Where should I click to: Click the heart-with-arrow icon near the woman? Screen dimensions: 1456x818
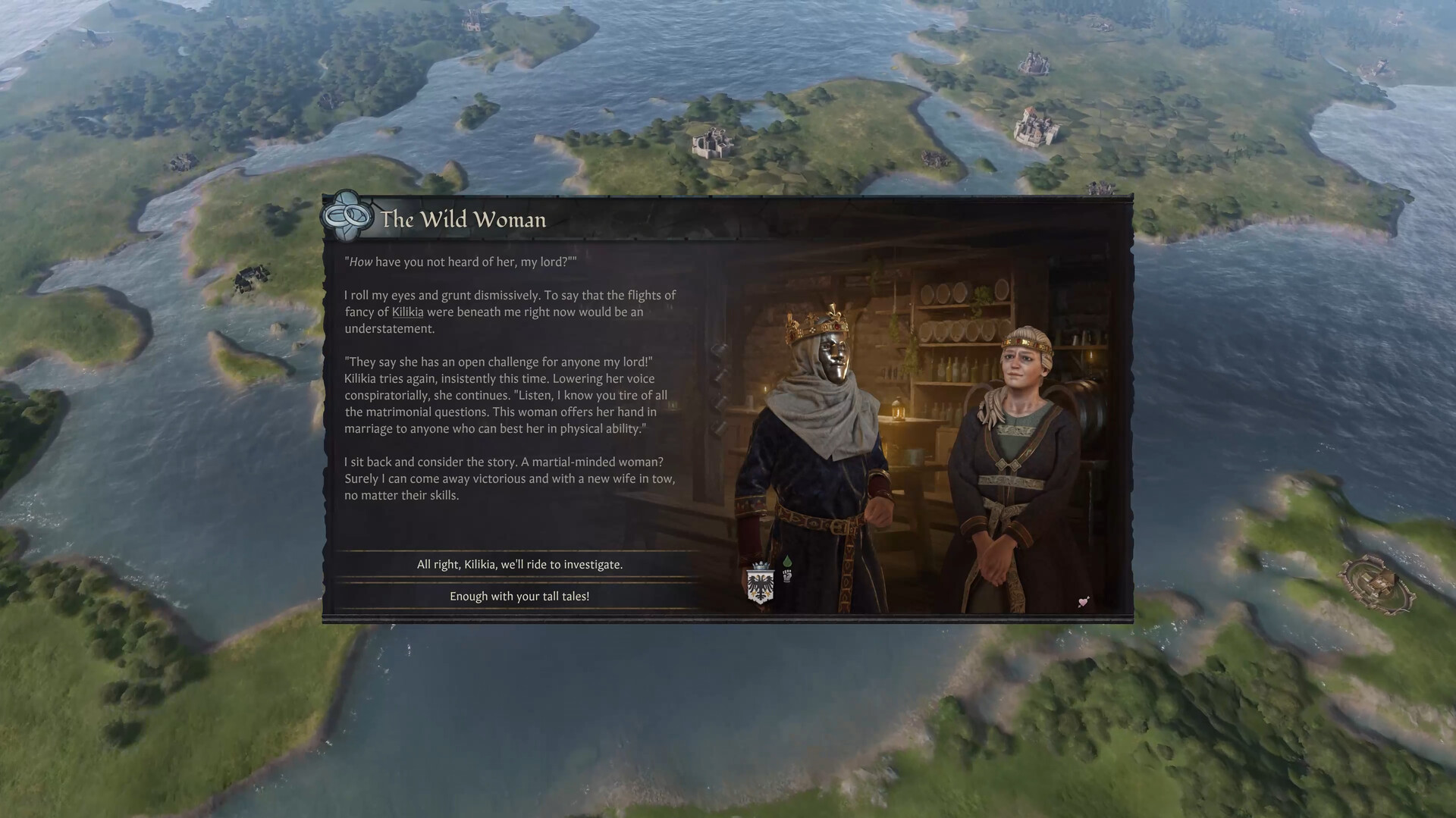[x=1084, y=602]
